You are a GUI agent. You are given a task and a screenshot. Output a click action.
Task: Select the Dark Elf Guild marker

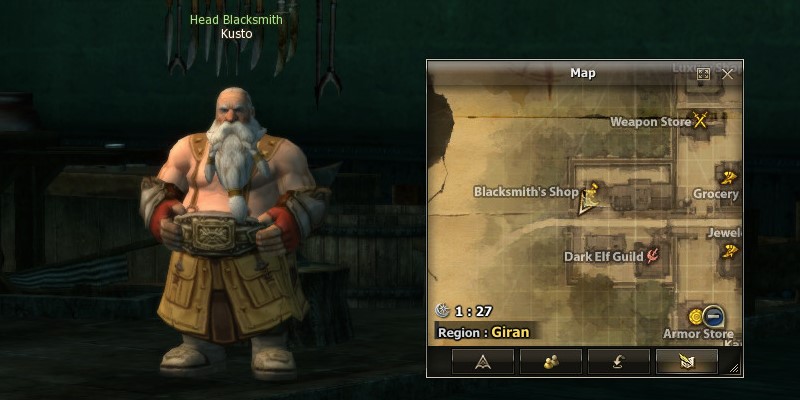coord(654,256)
